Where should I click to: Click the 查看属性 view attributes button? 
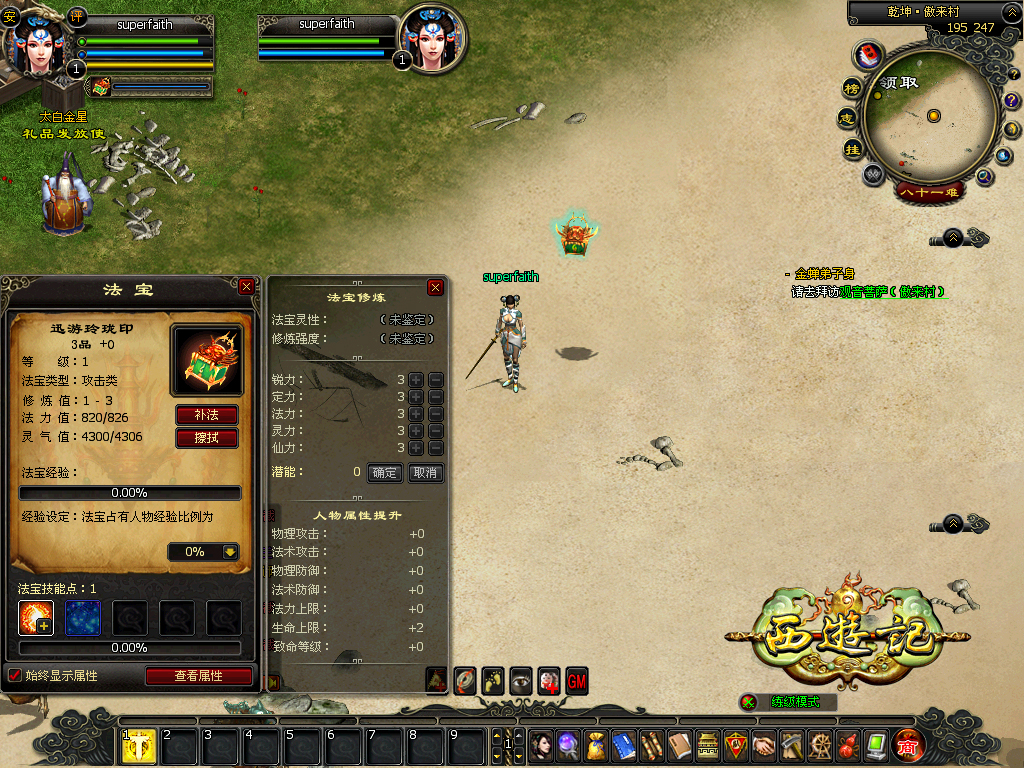point(198,676)
